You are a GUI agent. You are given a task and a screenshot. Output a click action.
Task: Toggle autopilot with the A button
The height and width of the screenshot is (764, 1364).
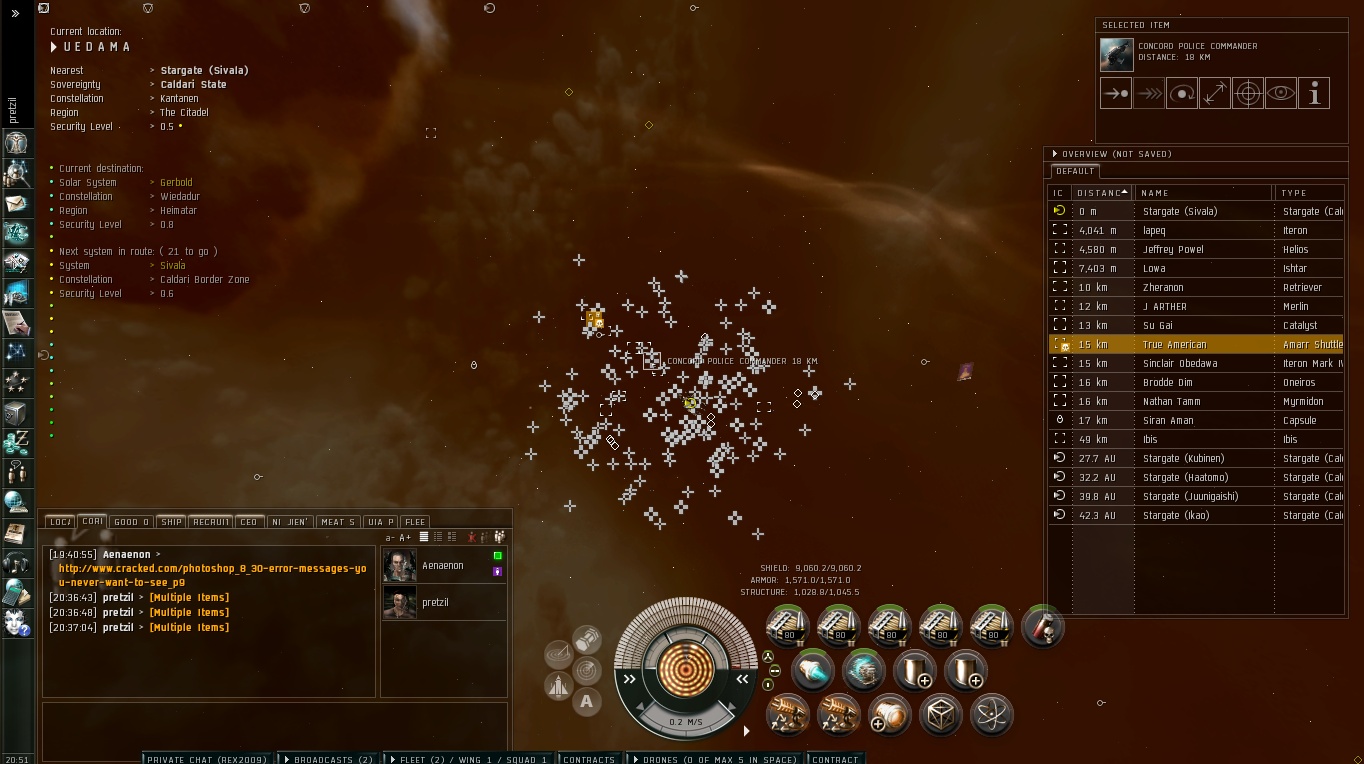tap(587, 702)
